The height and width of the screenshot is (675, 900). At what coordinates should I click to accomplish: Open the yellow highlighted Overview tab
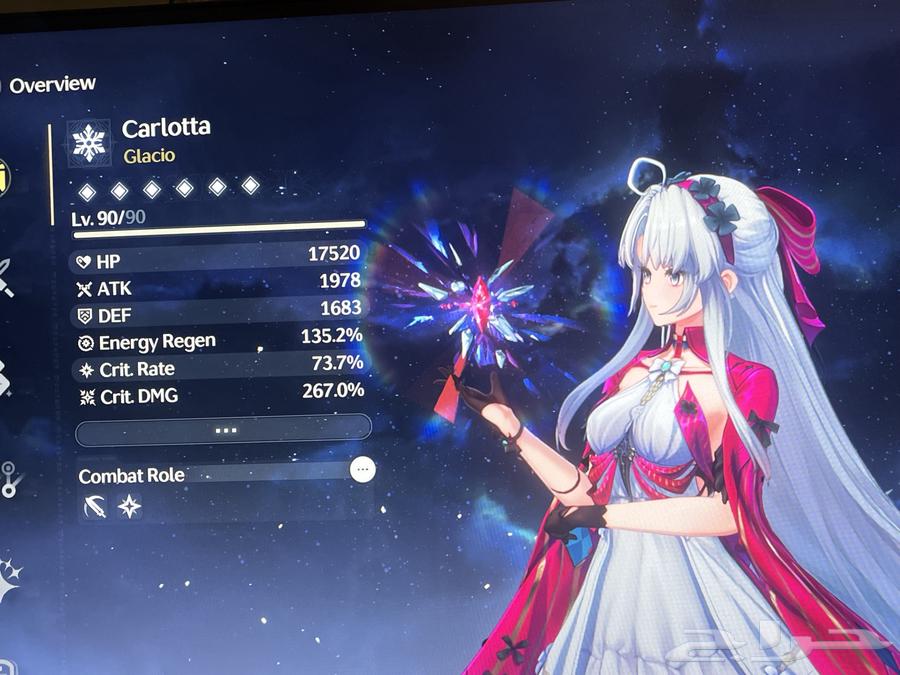pyautogui.click(x=4, y=178)
